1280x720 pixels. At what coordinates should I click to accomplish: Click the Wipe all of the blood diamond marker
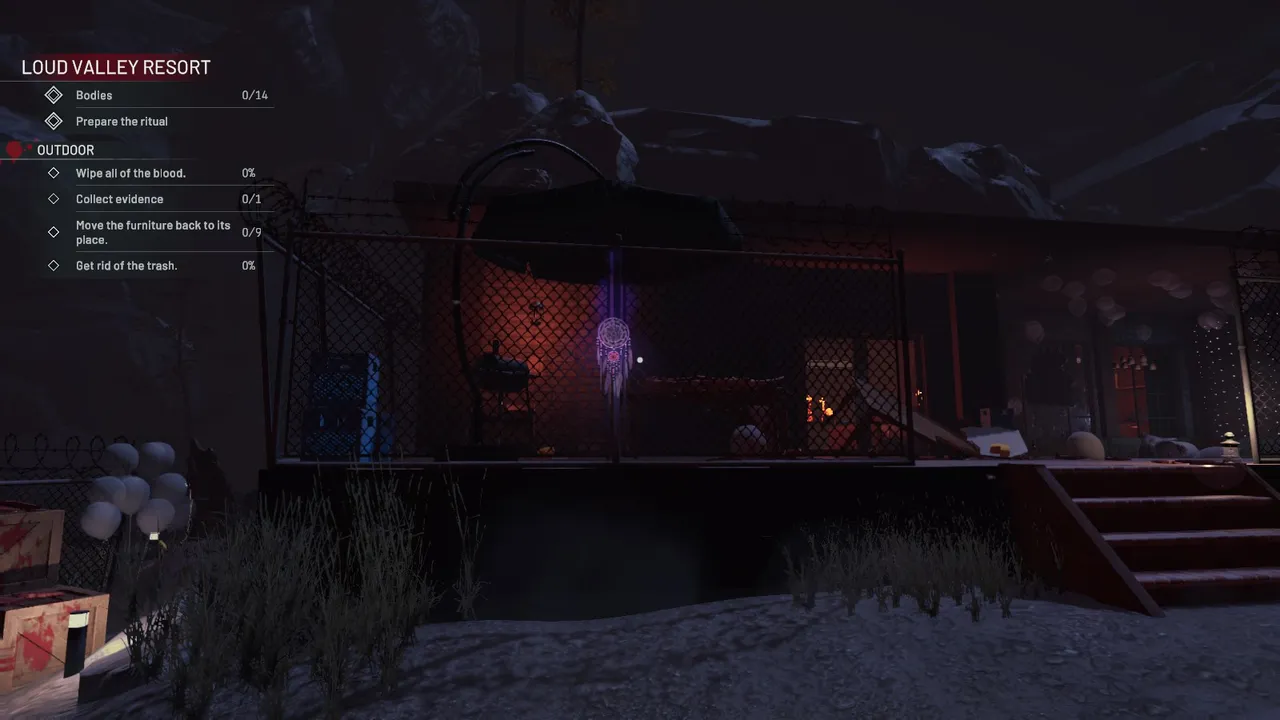click(54, 173)
